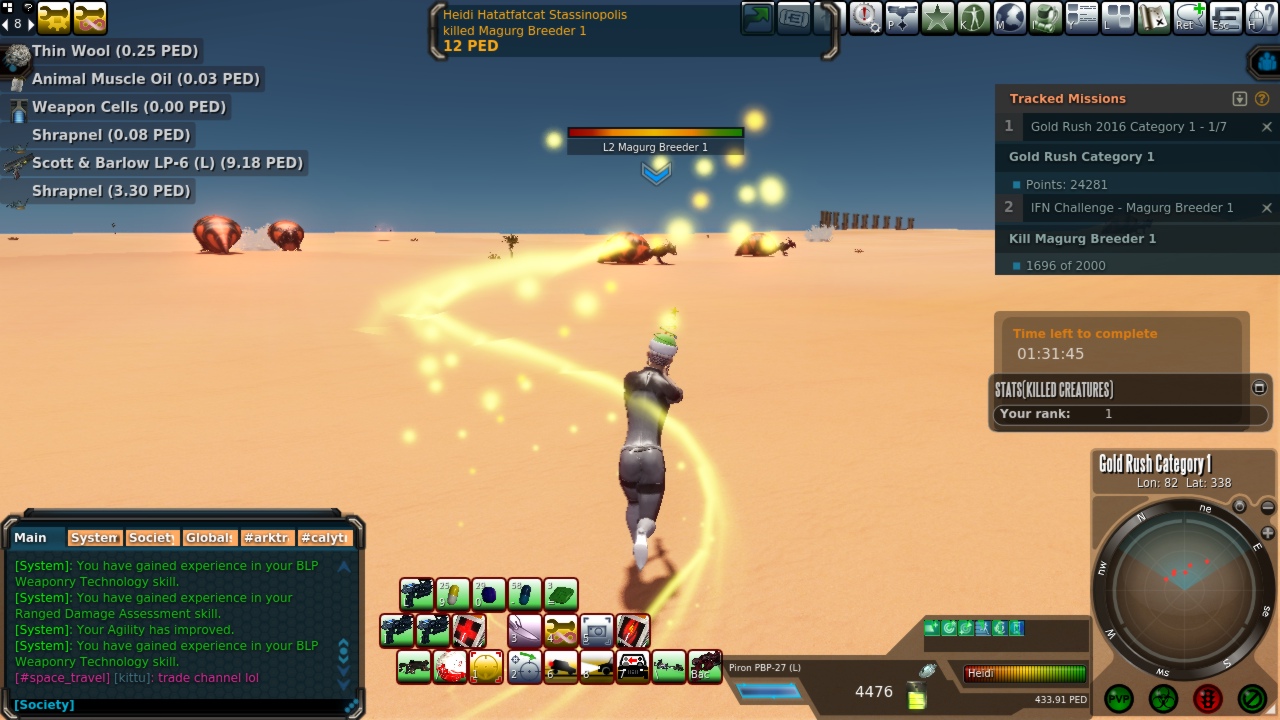The image size is (1280, 720).
Task: Open the planet map globe icon
Action: [1010, 18]
